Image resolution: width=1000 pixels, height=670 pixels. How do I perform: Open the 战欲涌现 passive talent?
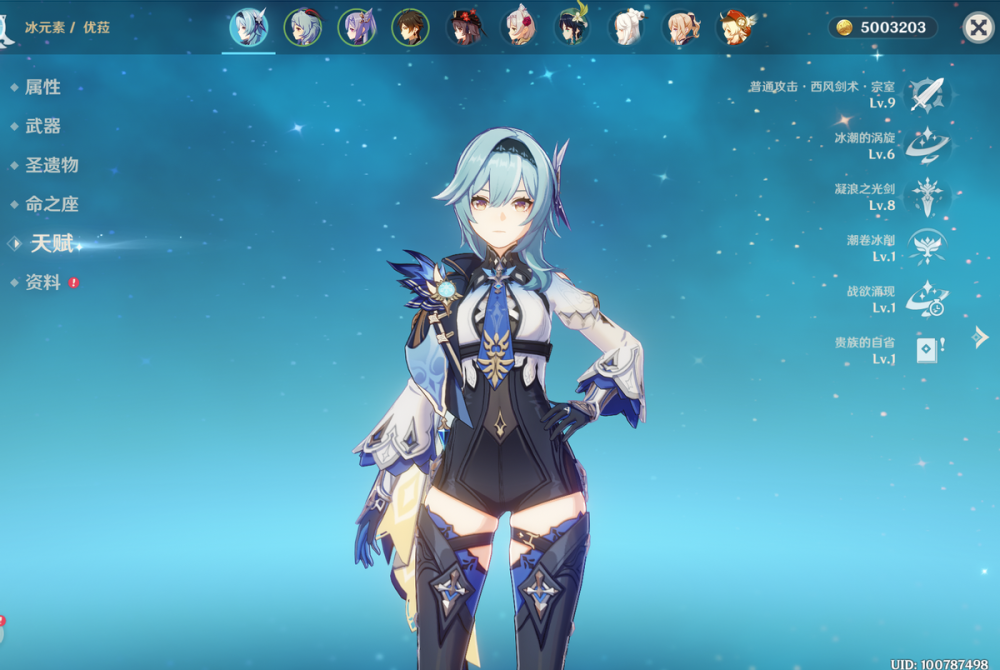click(x=927, y=299)
